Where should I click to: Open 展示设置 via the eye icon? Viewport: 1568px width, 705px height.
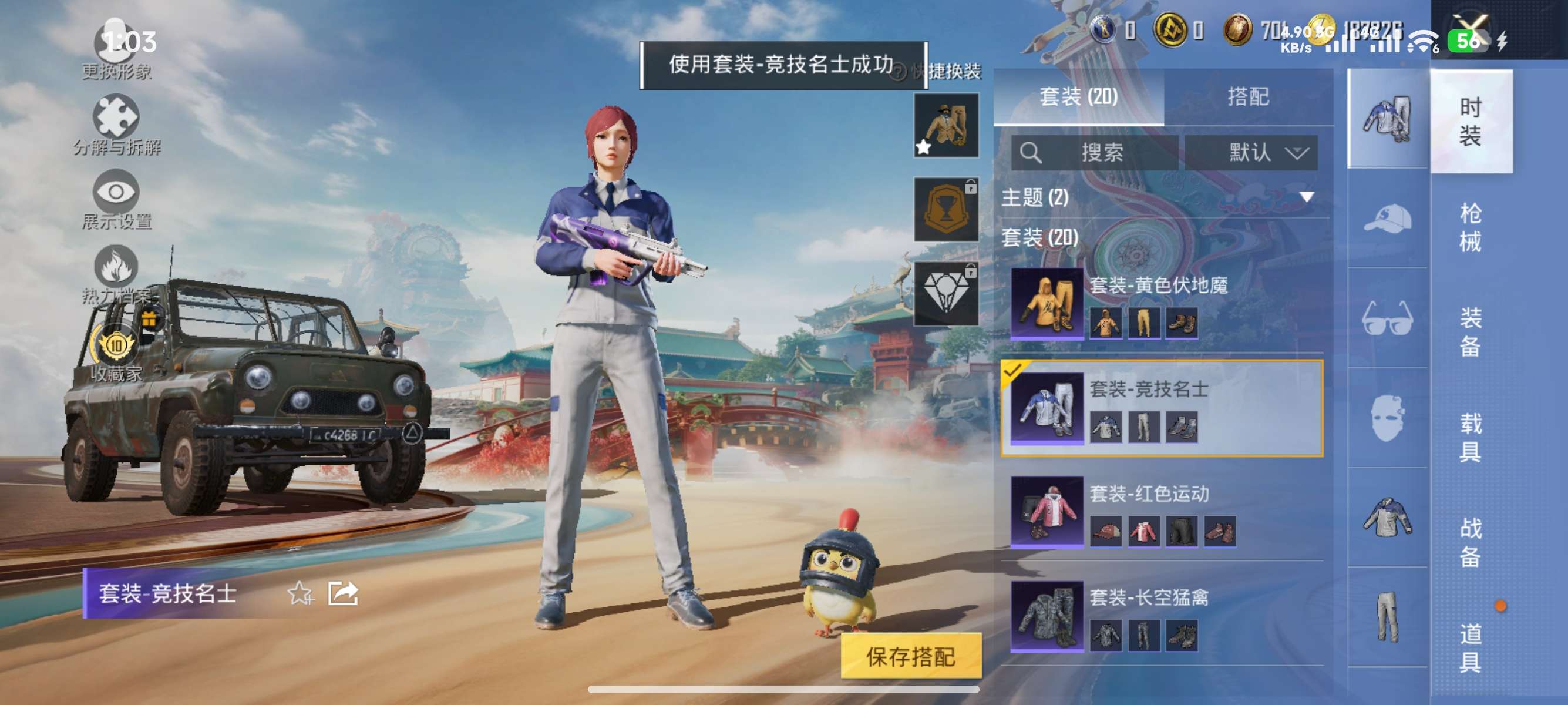coord(119,190)
